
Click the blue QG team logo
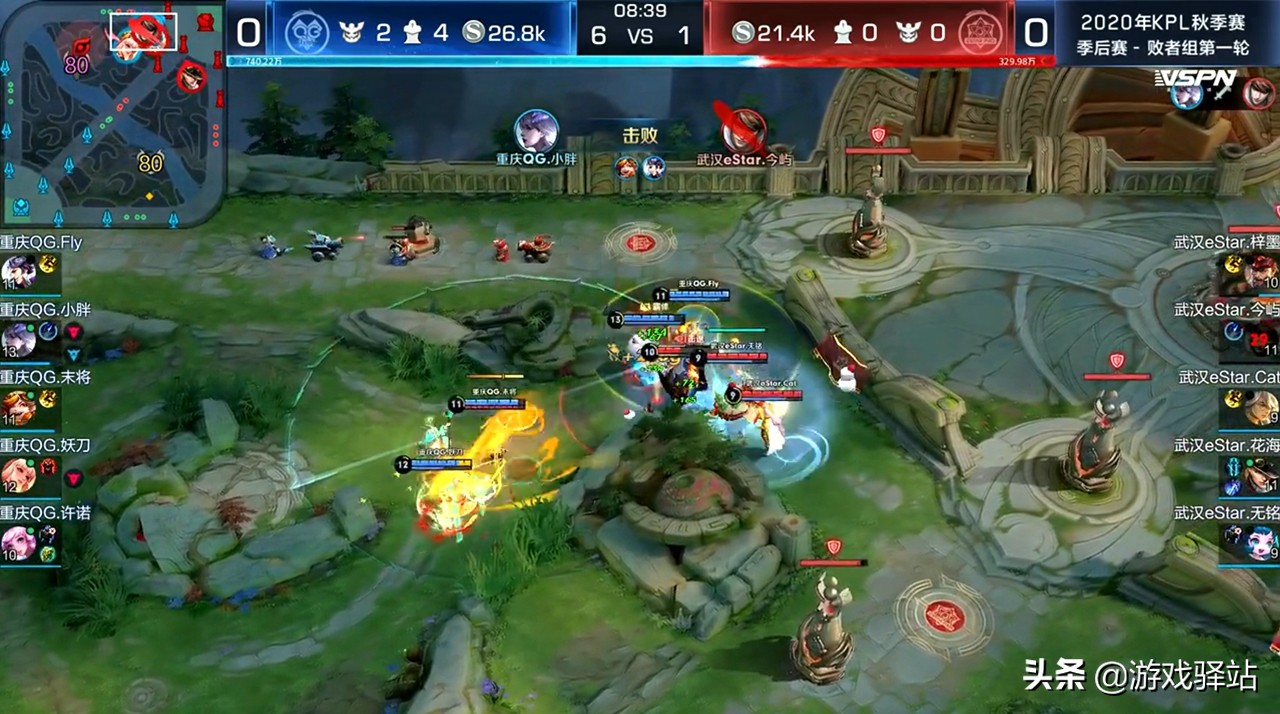click(306, 33)
